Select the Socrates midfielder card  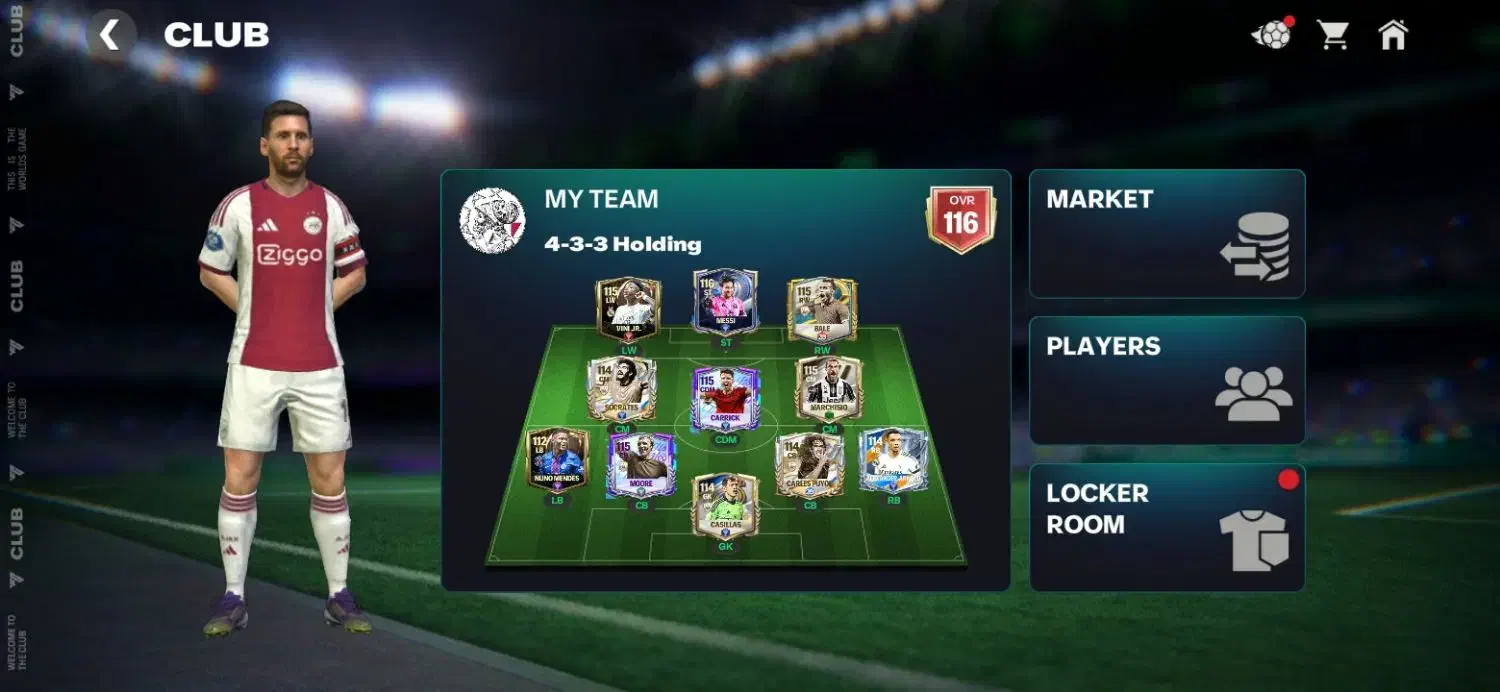(x=620, y=389)
